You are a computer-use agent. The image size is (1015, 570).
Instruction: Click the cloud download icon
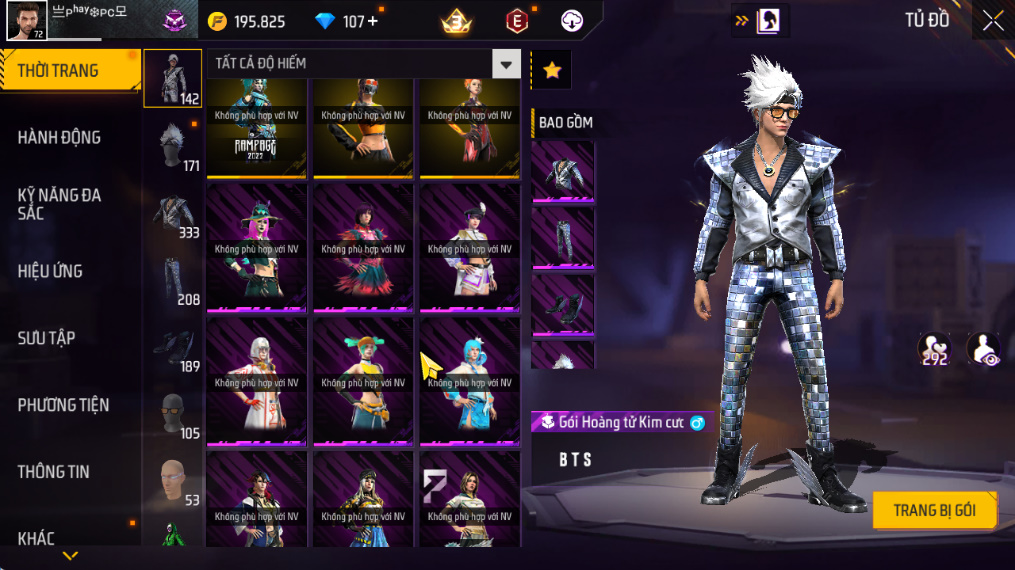[572, 21]
